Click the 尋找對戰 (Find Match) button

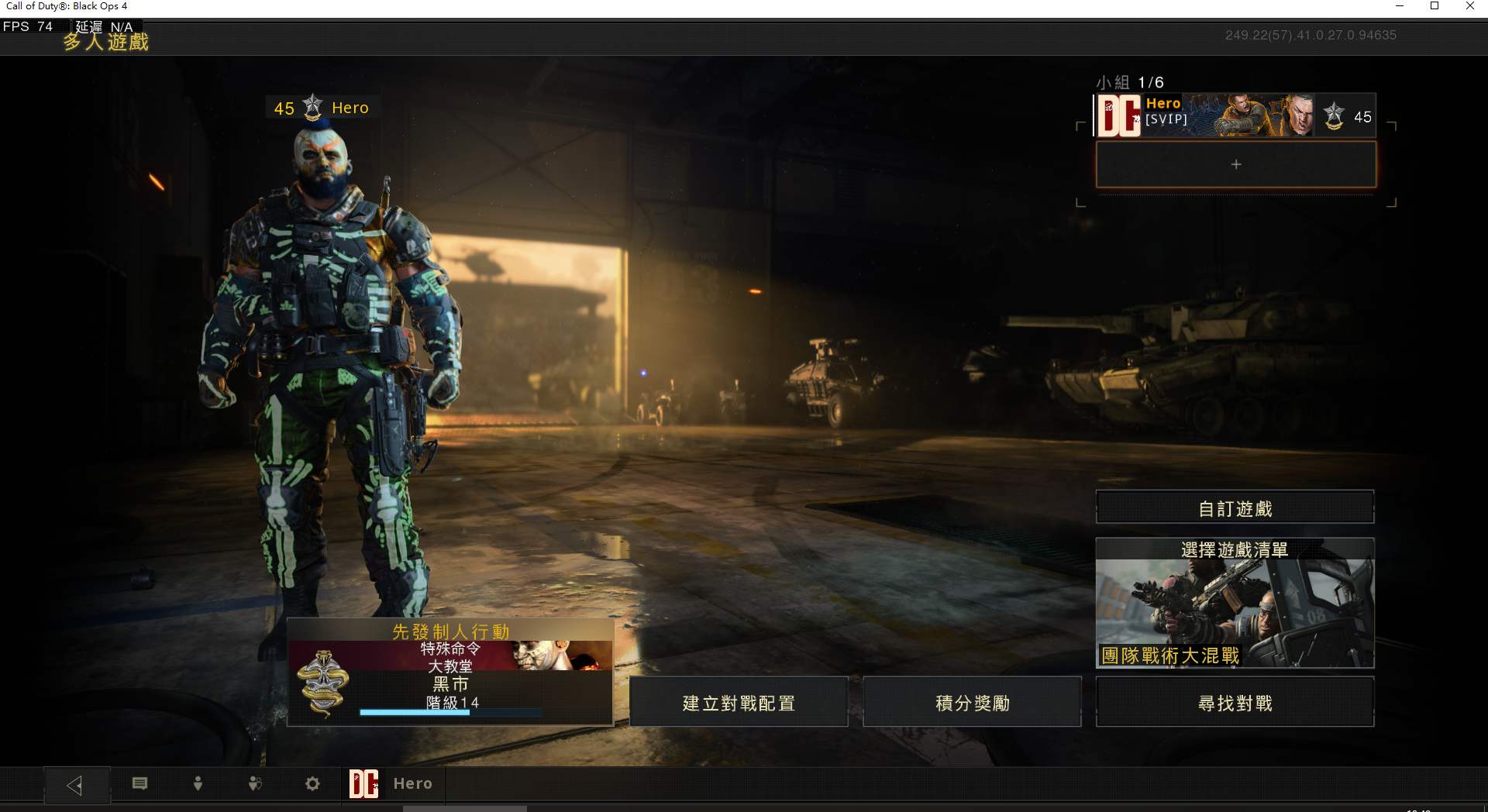point(1235,702)
